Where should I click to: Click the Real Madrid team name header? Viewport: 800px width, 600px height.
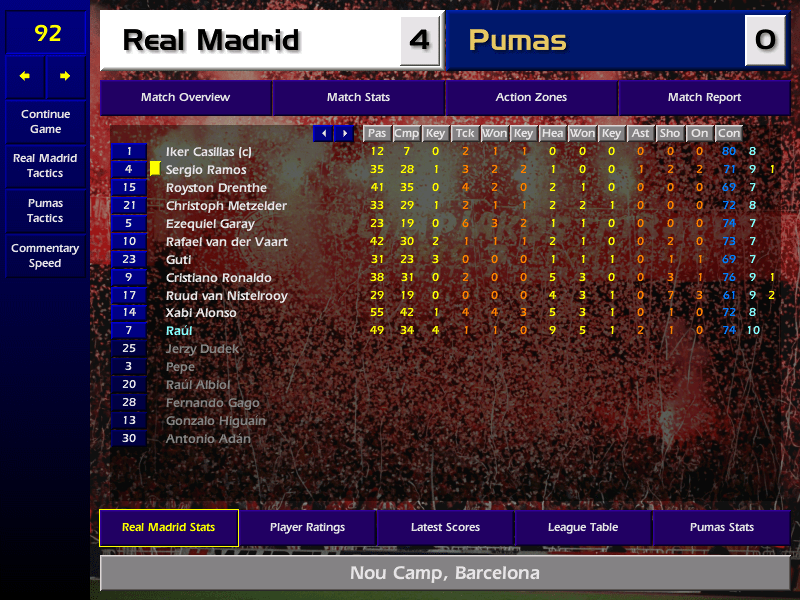211,41
